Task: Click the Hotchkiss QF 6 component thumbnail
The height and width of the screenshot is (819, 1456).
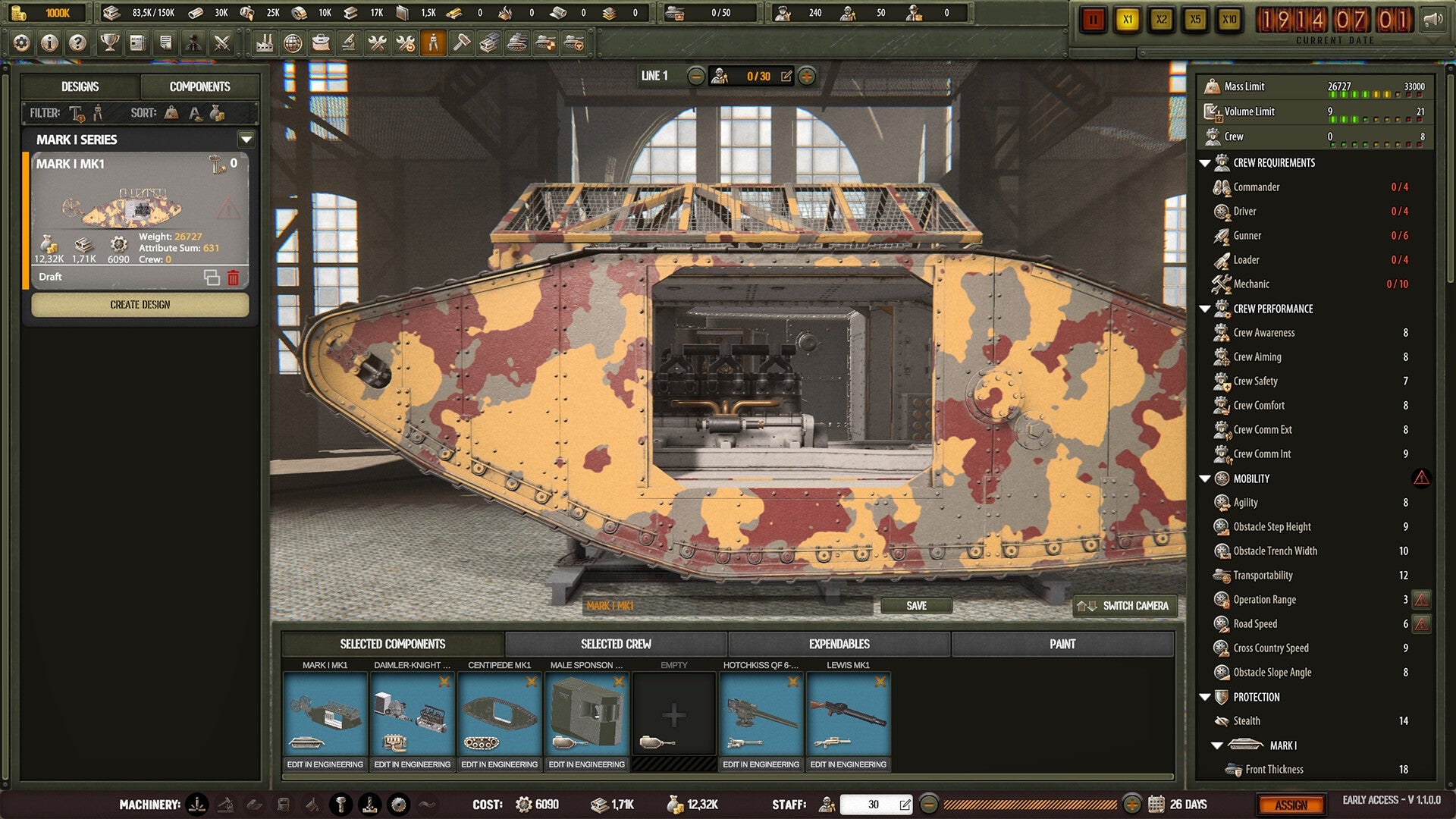Action: click(x=761, y=713)
